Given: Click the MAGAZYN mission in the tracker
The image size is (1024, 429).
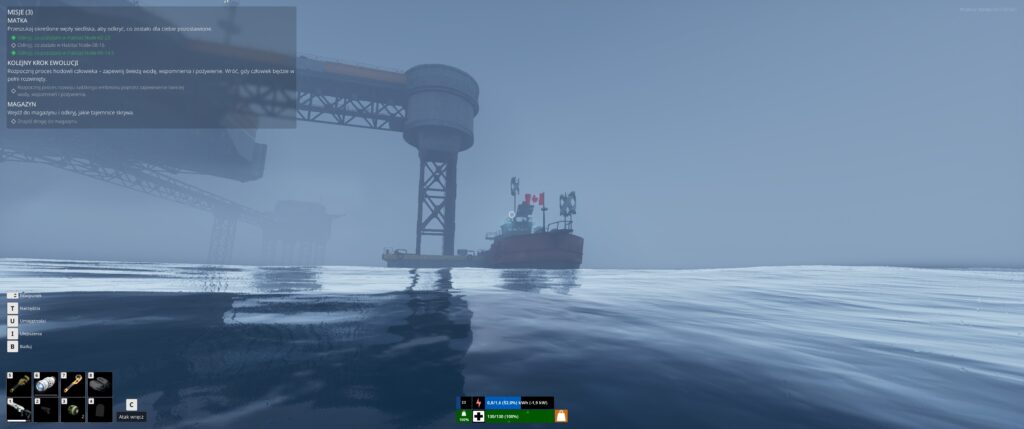Looking at the screenshot, I should coord(22,103).
